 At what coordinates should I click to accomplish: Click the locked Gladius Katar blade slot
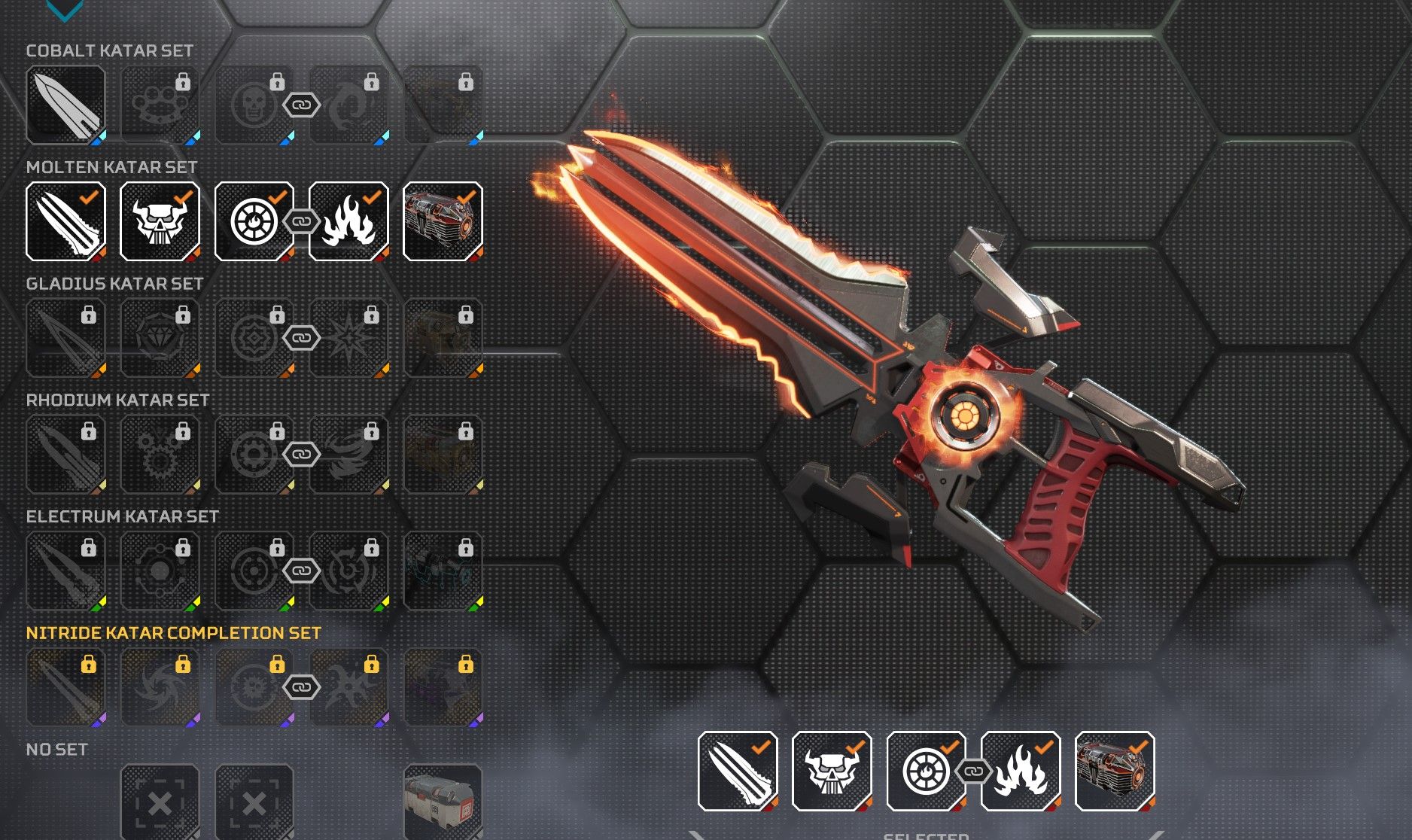pos(65,338)
